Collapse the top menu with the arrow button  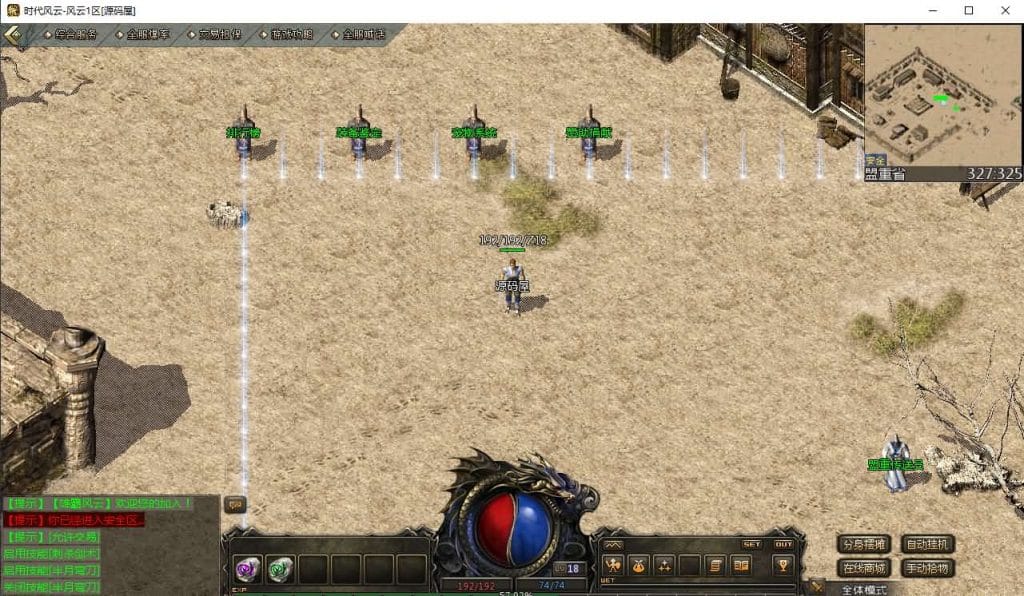(x=13, y=34)
